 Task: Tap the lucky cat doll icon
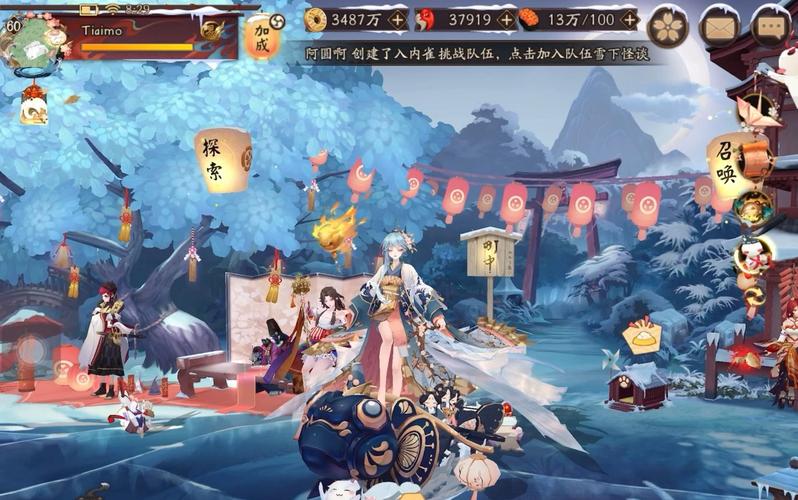pos(750,256)
